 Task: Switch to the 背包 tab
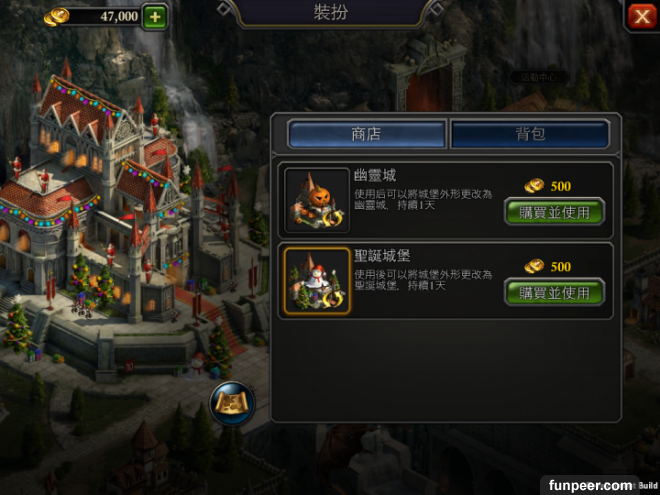[x=530, y=134]
